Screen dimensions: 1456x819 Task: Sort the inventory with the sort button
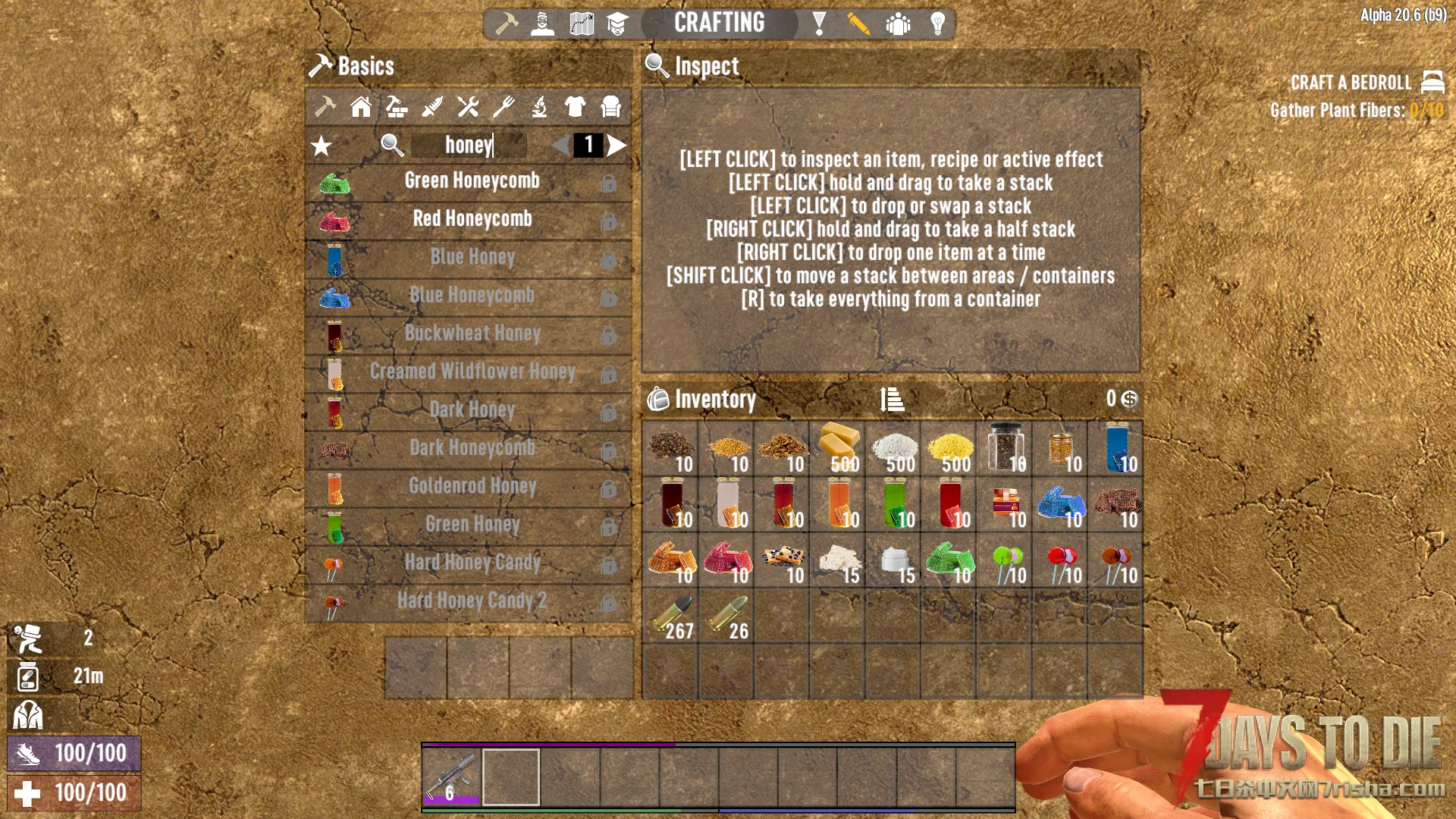tap(892, 399)
